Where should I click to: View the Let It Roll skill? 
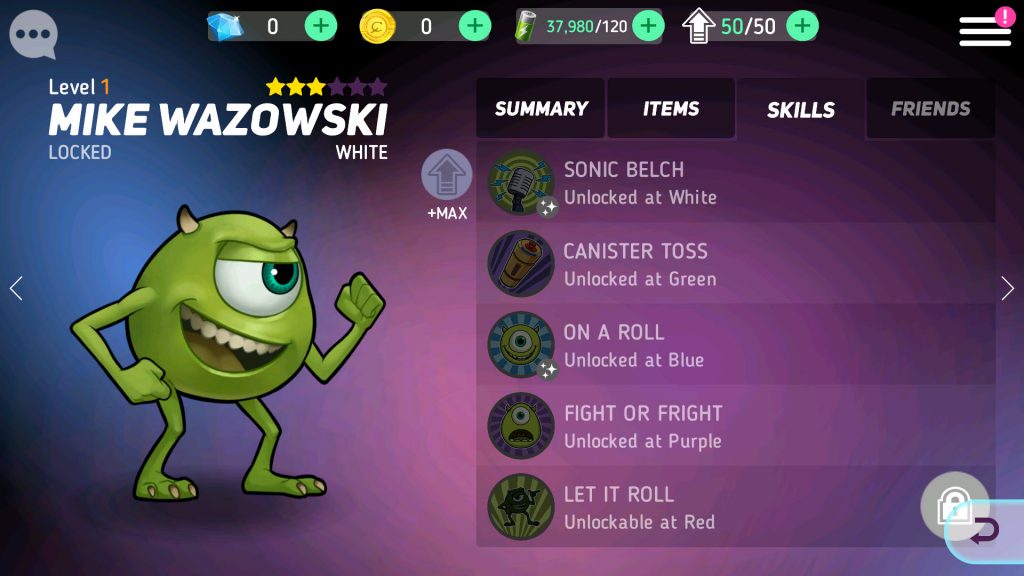click(x=700, y=507)
